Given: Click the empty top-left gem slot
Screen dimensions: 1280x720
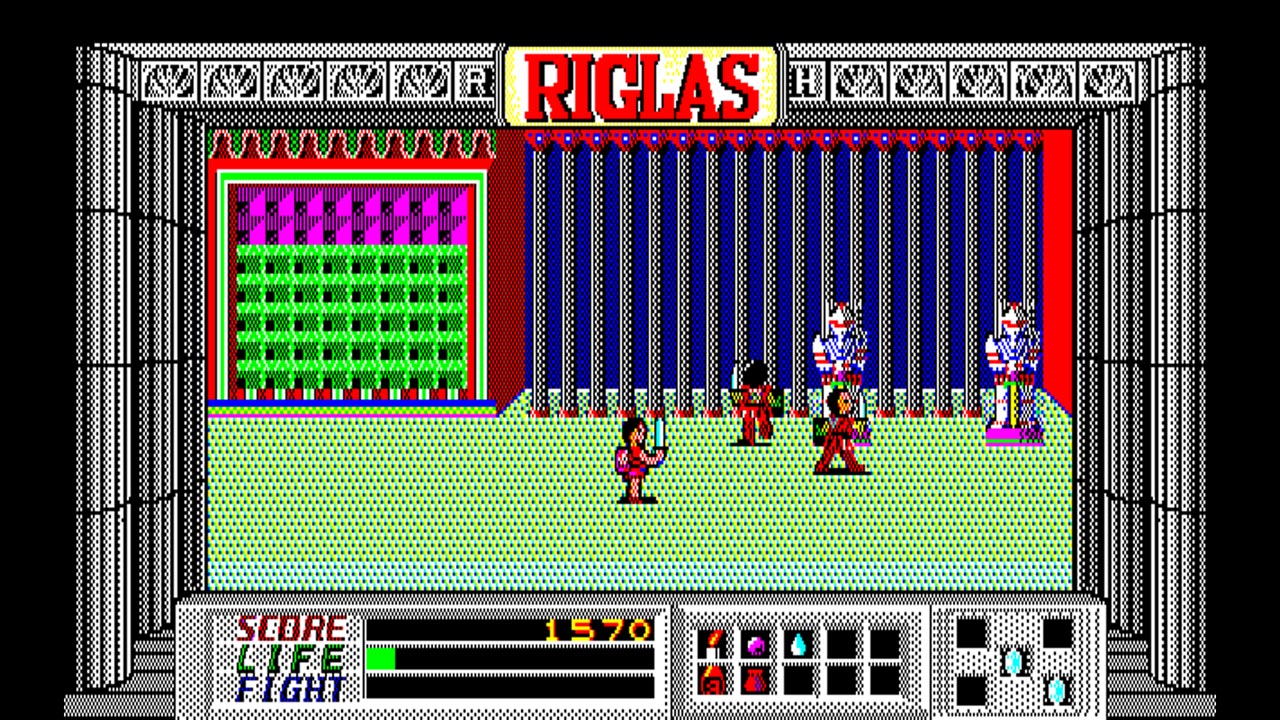Looking at the screenshot, I should pyautogui.click(x=970, y=634).
